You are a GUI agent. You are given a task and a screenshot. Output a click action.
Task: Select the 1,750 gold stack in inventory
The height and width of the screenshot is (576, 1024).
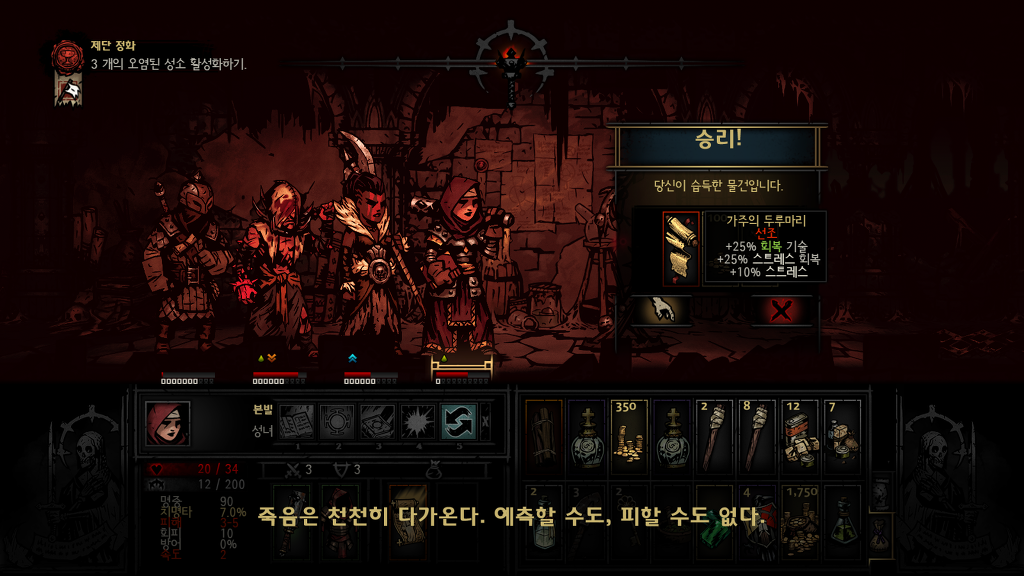pyautogui.click(x=801, y=520)
